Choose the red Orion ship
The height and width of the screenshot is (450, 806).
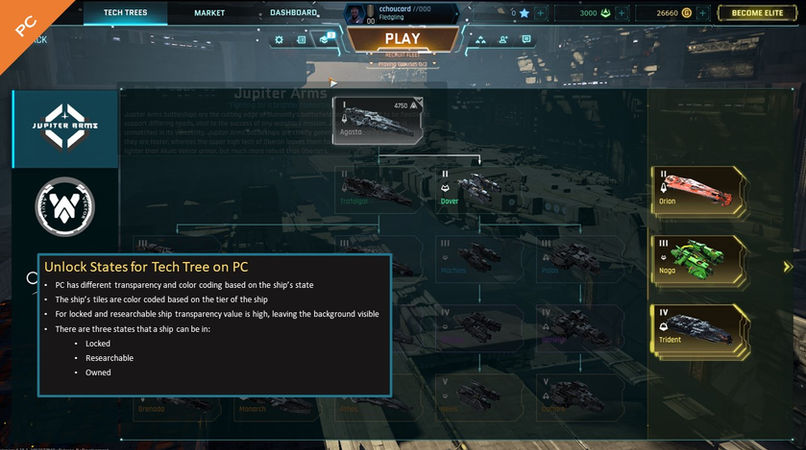697,187
